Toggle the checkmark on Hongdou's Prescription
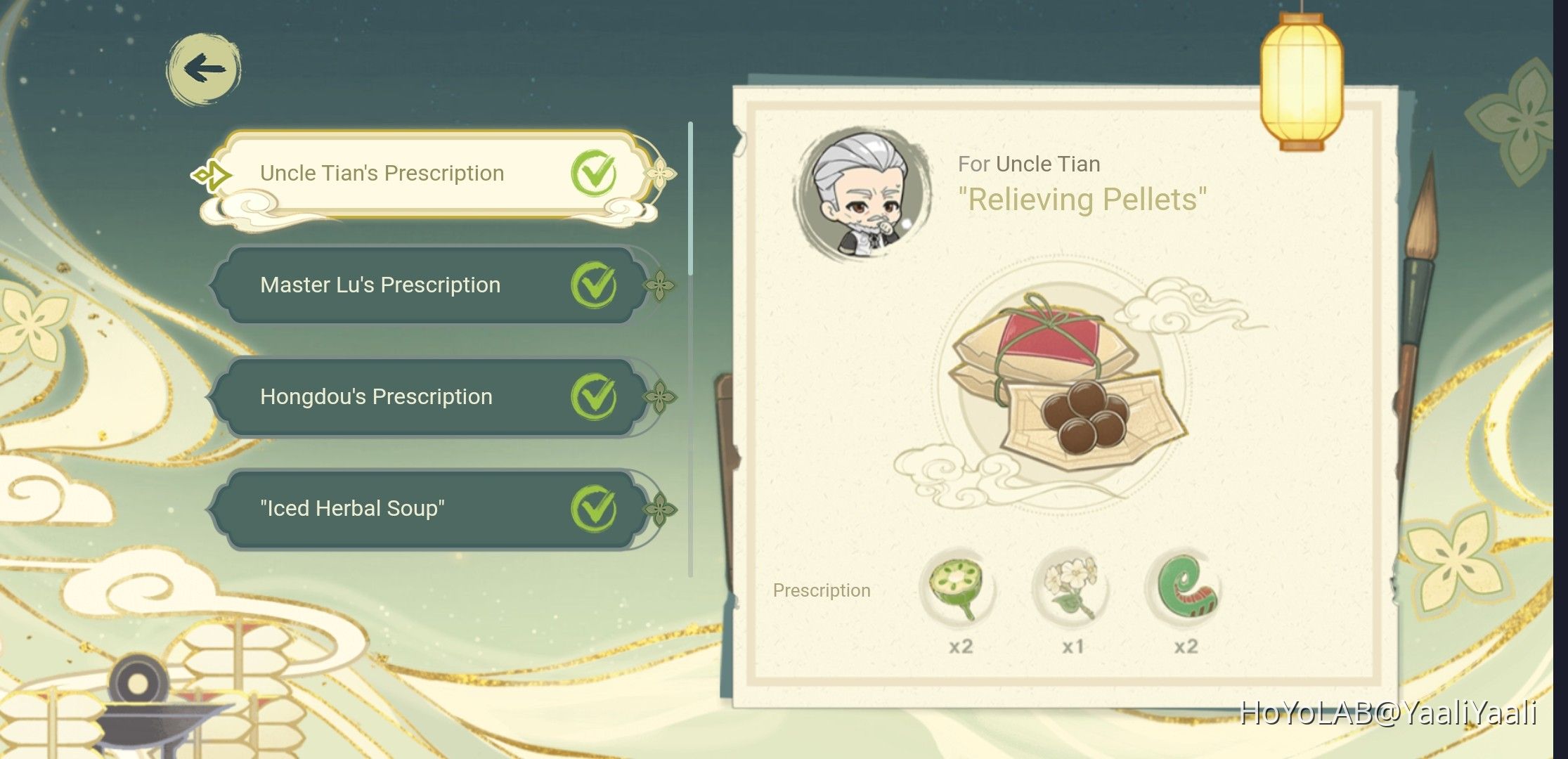Viewport: 1568px width, 759px height. (592, 396)
